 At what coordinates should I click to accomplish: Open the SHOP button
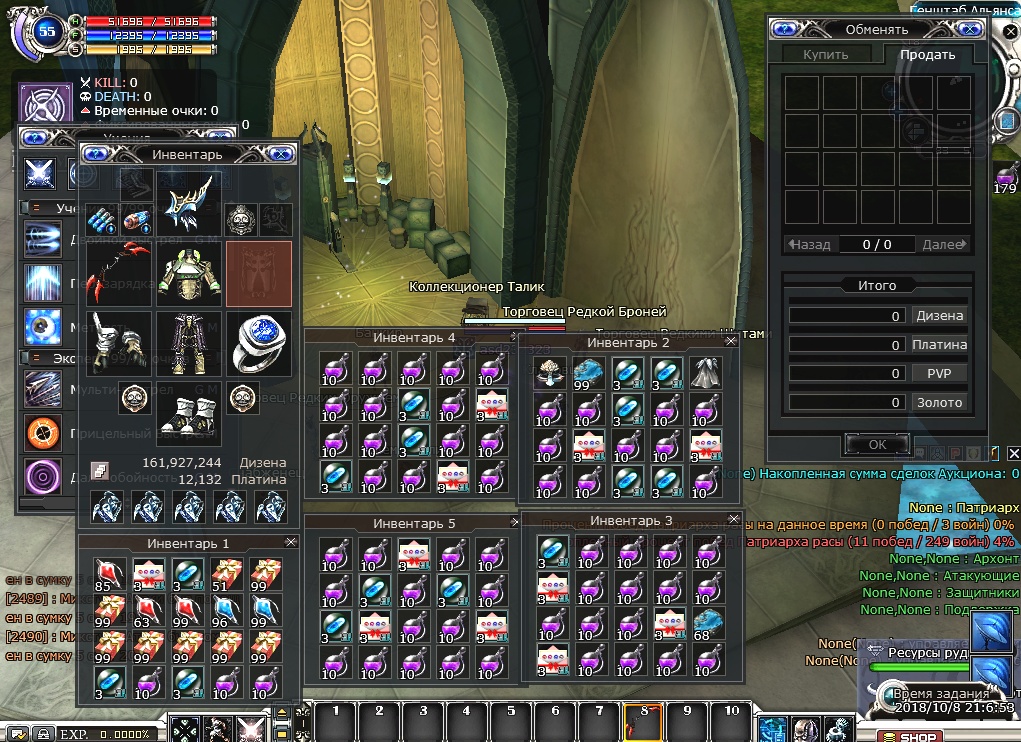click(910, 736)
